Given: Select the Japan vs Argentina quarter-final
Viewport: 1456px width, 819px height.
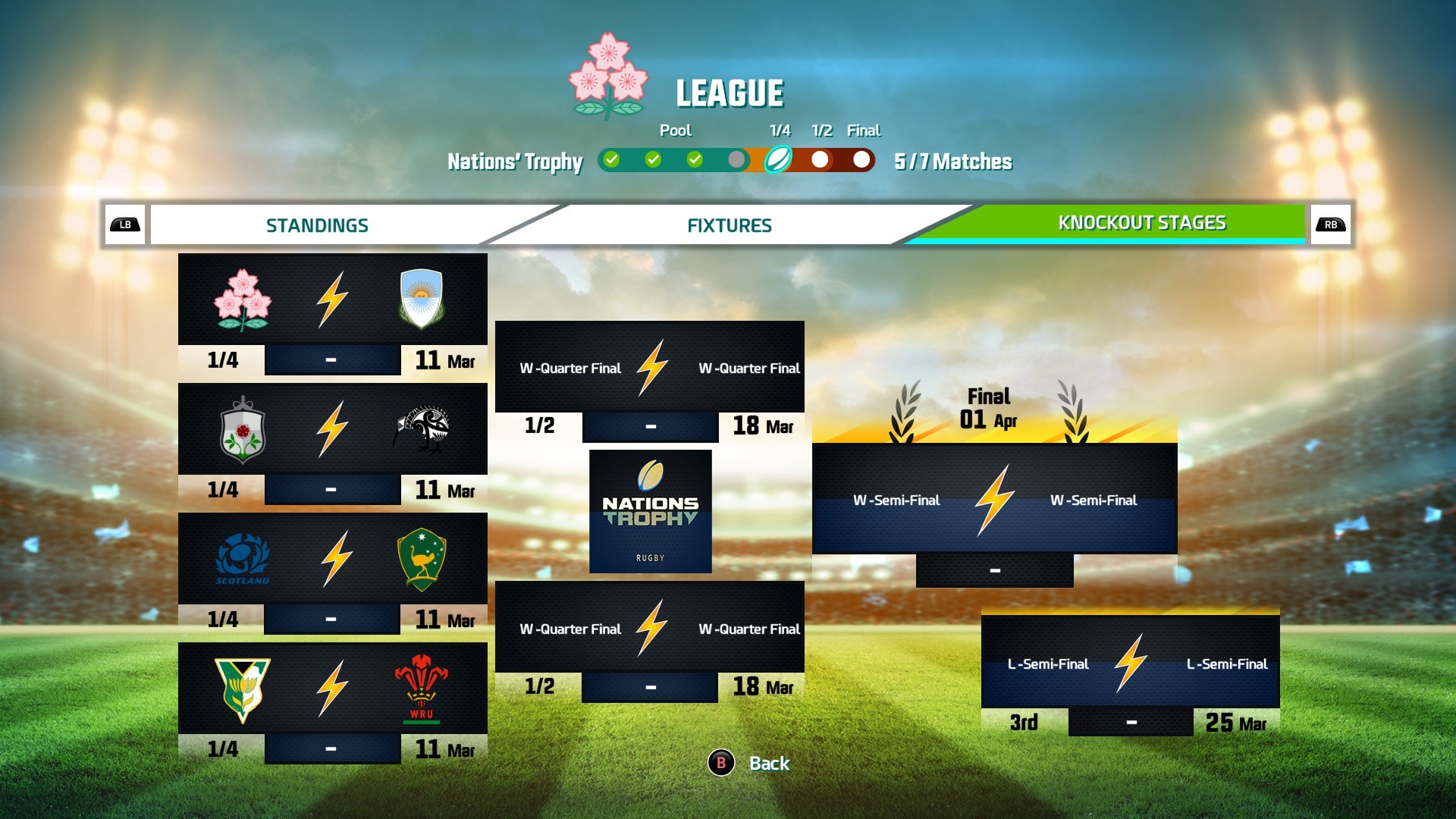Looking at the screenshot, I should (x=332, y=300).
